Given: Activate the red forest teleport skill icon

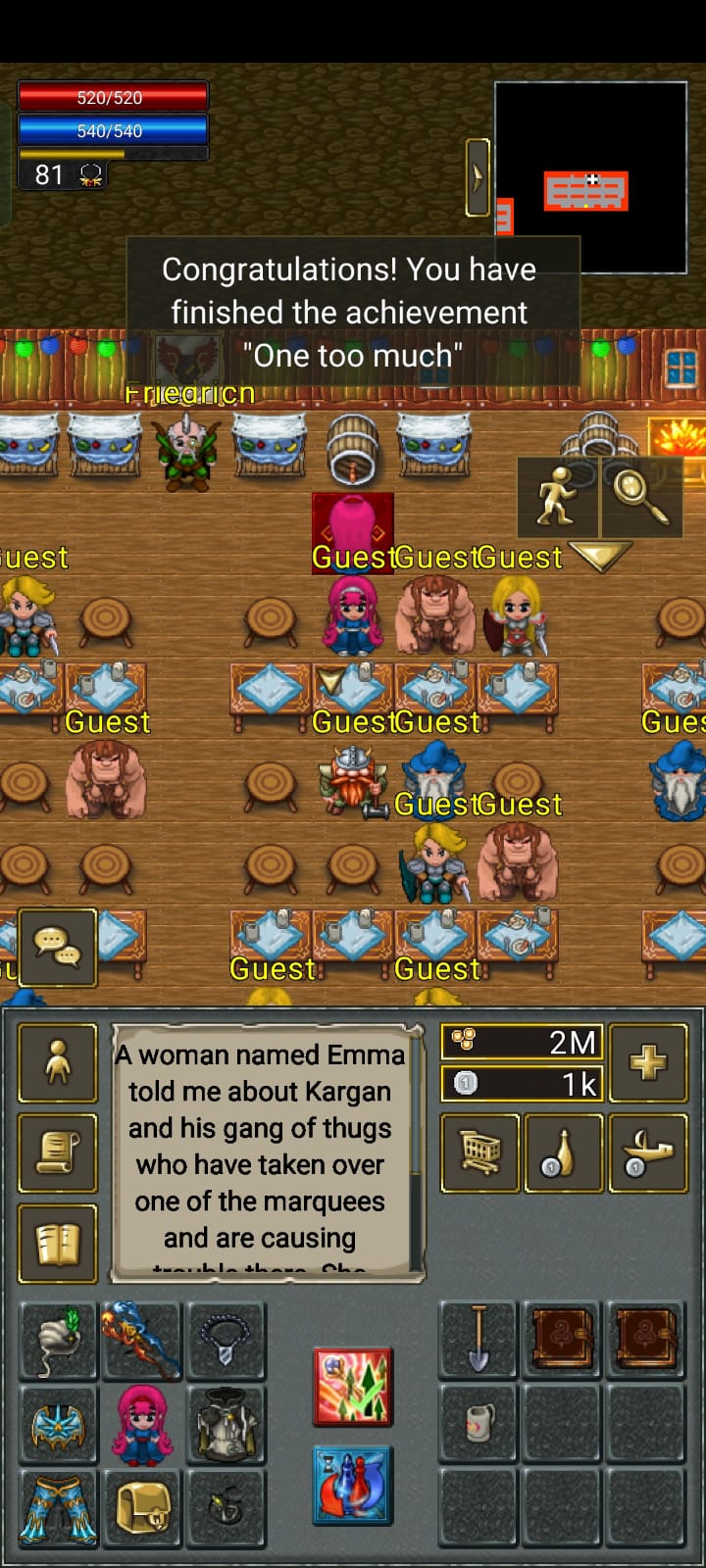Looking at the screenshot, I should (x=353, y=1387).
